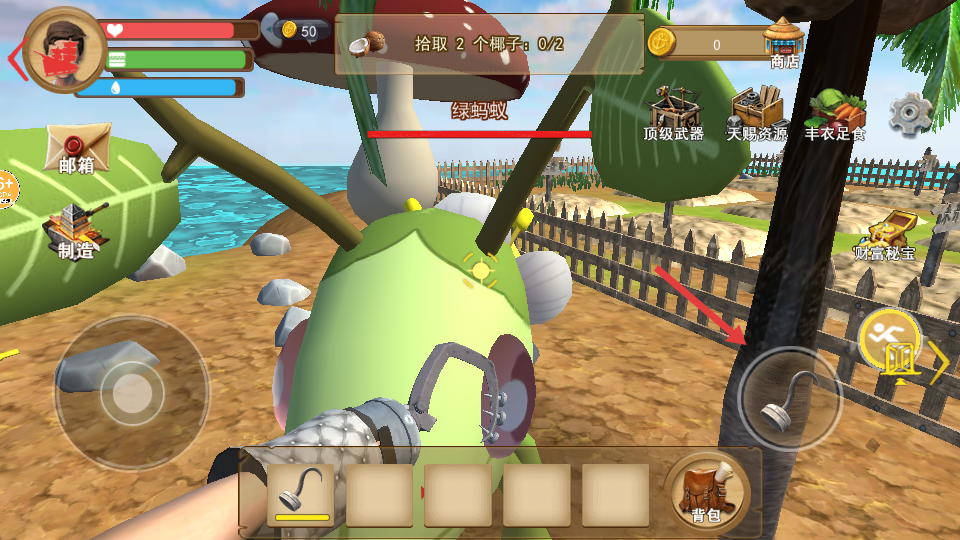Open the 顶级武器 weapons pack
Screen dimensions: 960x540
[x=673, y=113]
